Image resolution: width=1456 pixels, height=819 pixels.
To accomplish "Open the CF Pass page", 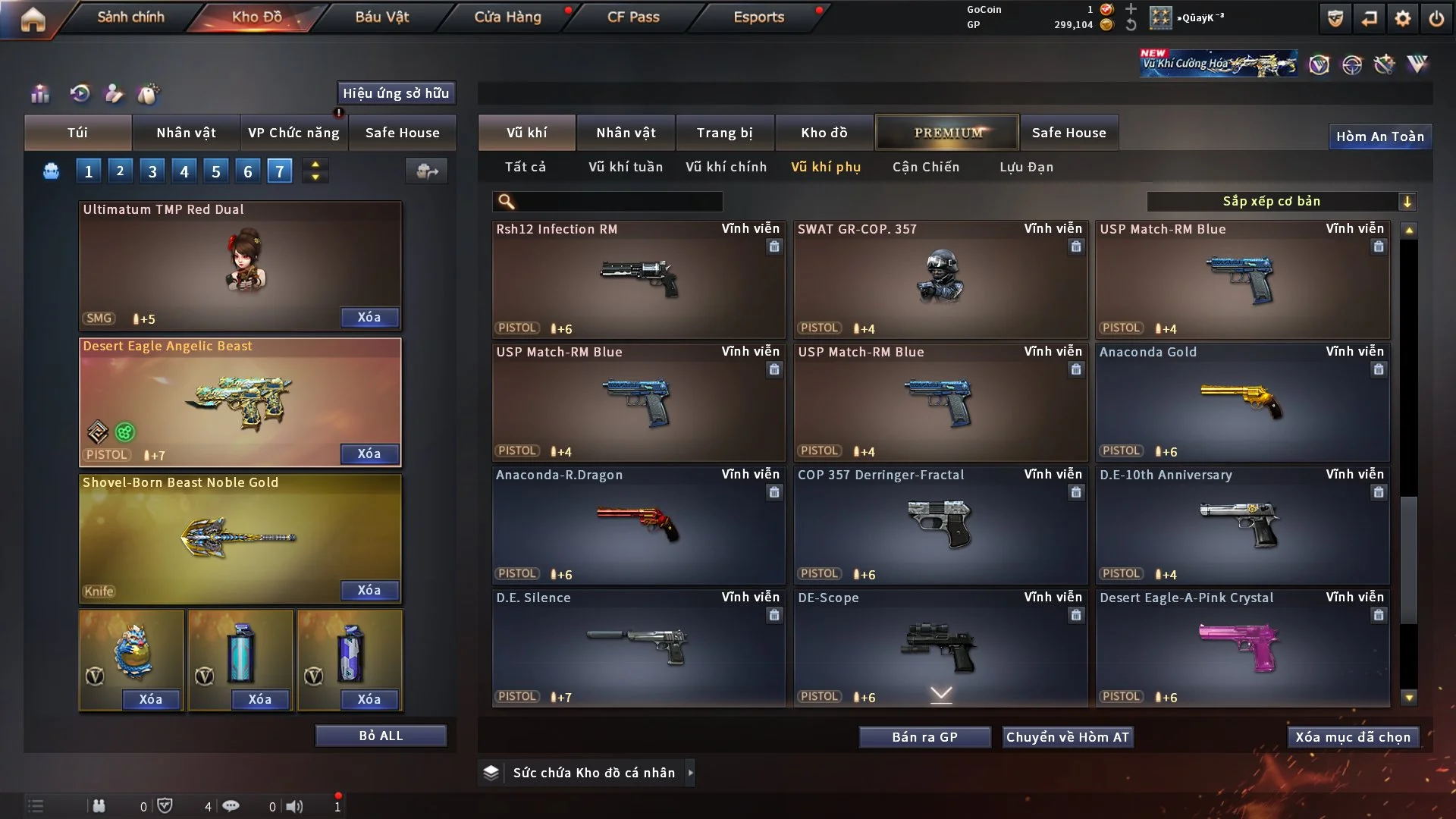I will [x=633, y=17].
